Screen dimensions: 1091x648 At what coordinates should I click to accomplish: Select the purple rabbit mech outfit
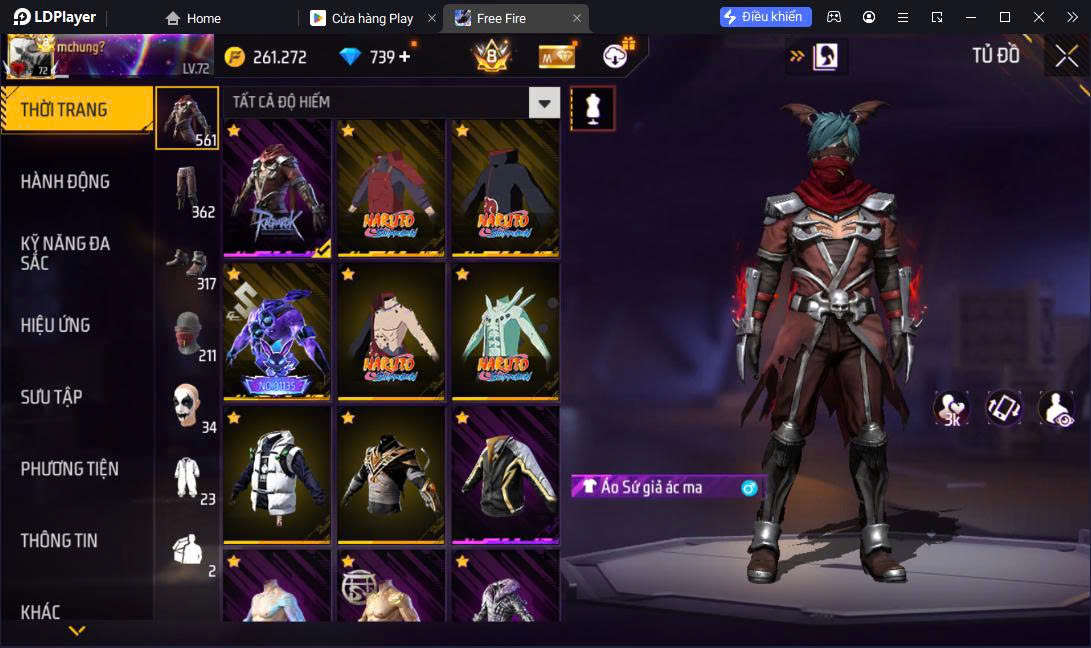(277, 332)
